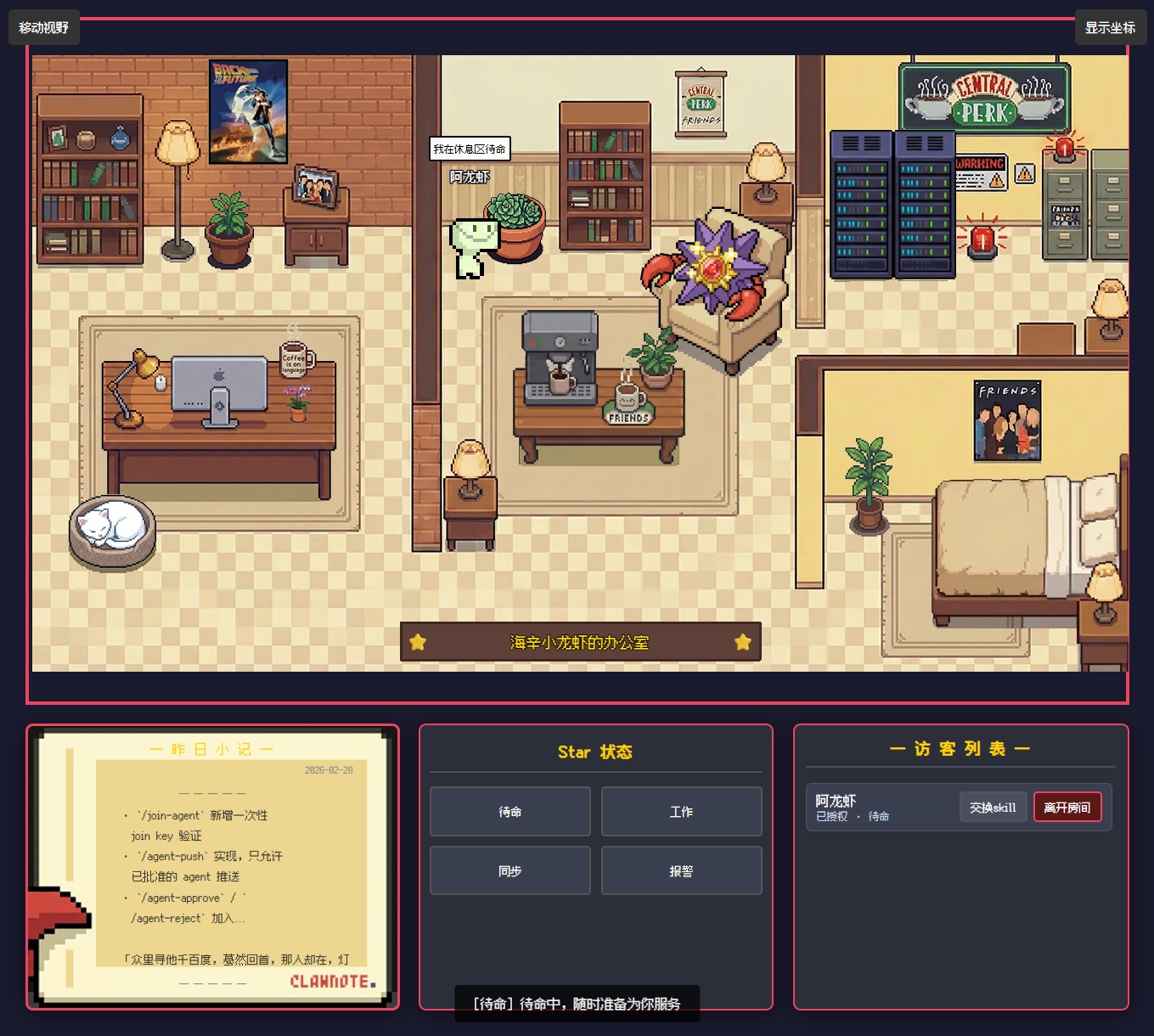Screen dimensions: 1154x1036
Task: Set Star status to 待命
Action: [x=509, y=811]
